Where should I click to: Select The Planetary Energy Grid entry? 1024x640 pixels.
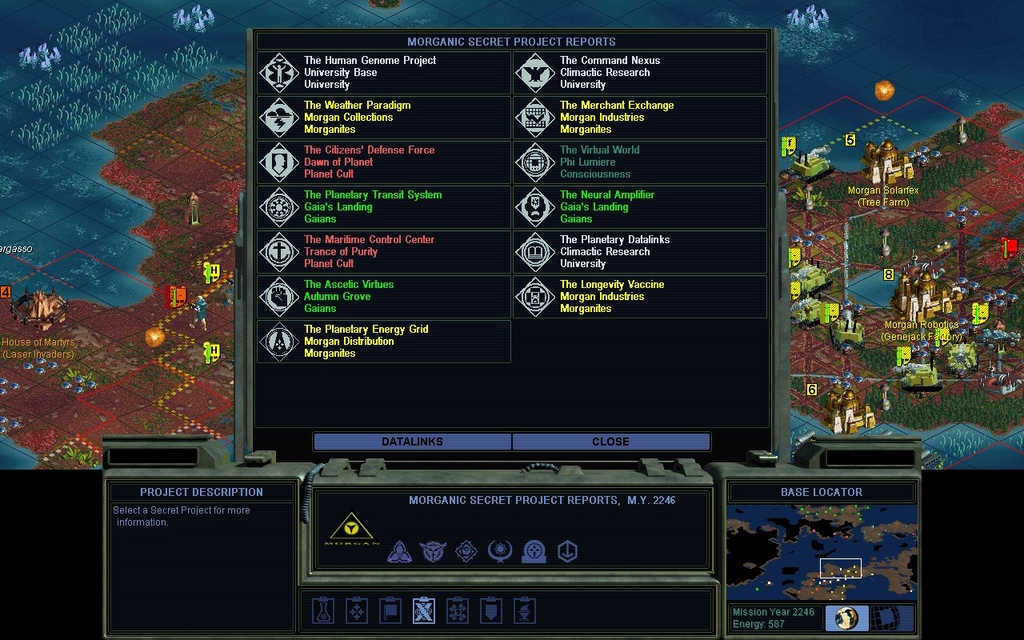tap(384, 342)
